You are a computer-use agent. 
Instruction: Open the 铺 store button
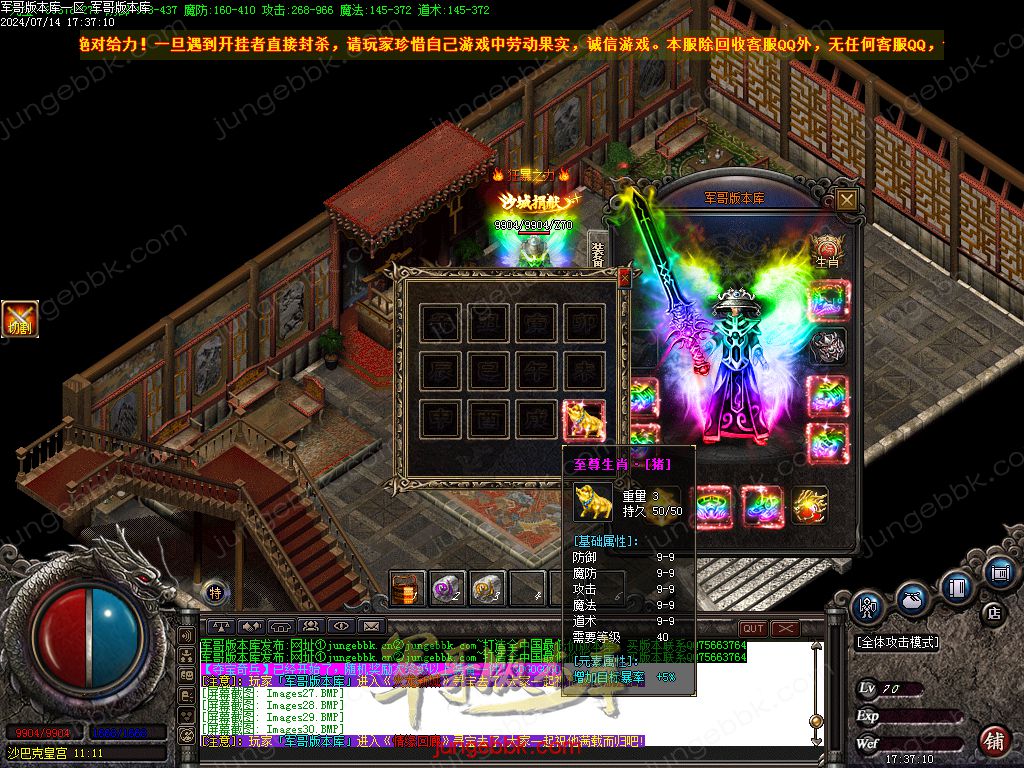[993, 742]
